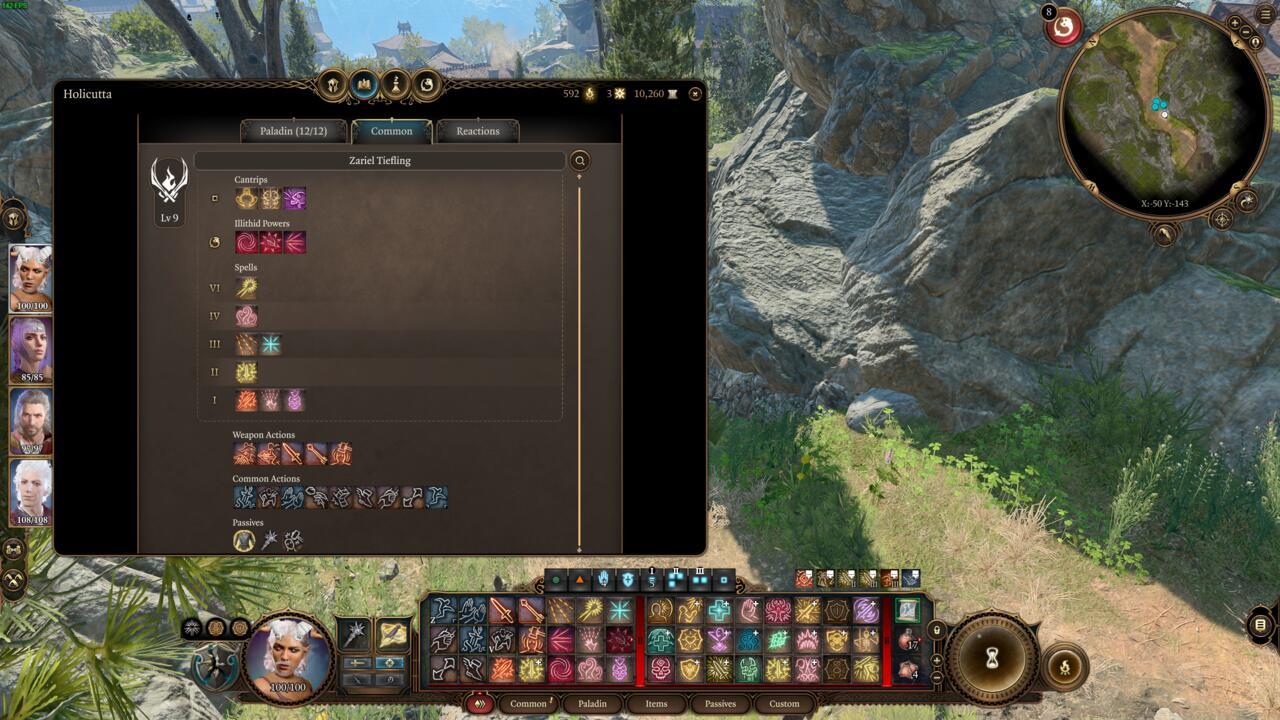Choose the Custom hotbar category
The image size is (1280, 720).
pos(784,704)
